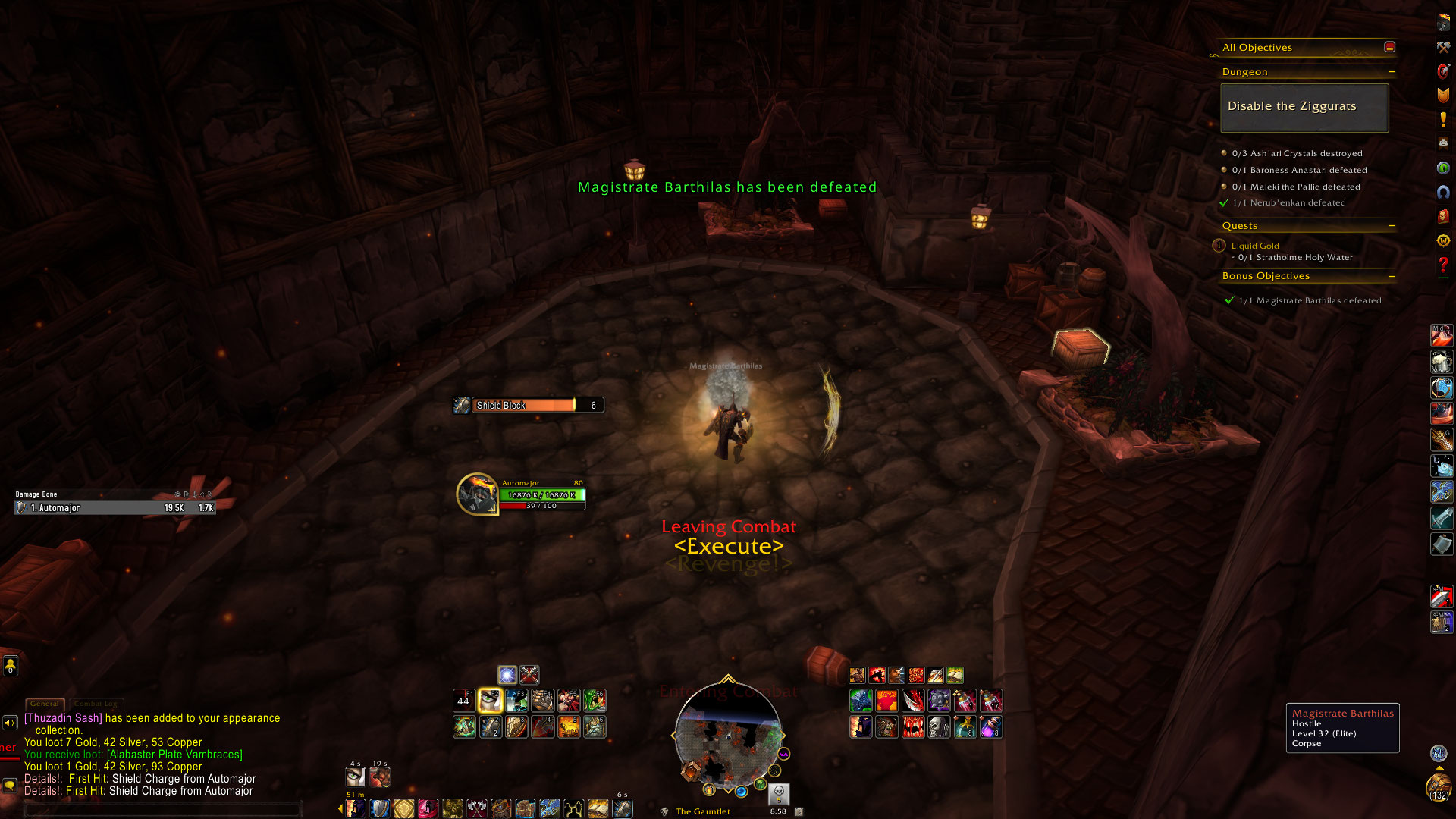Click the red question mark help icon

pyautogui.click(x=1443, y=265)
